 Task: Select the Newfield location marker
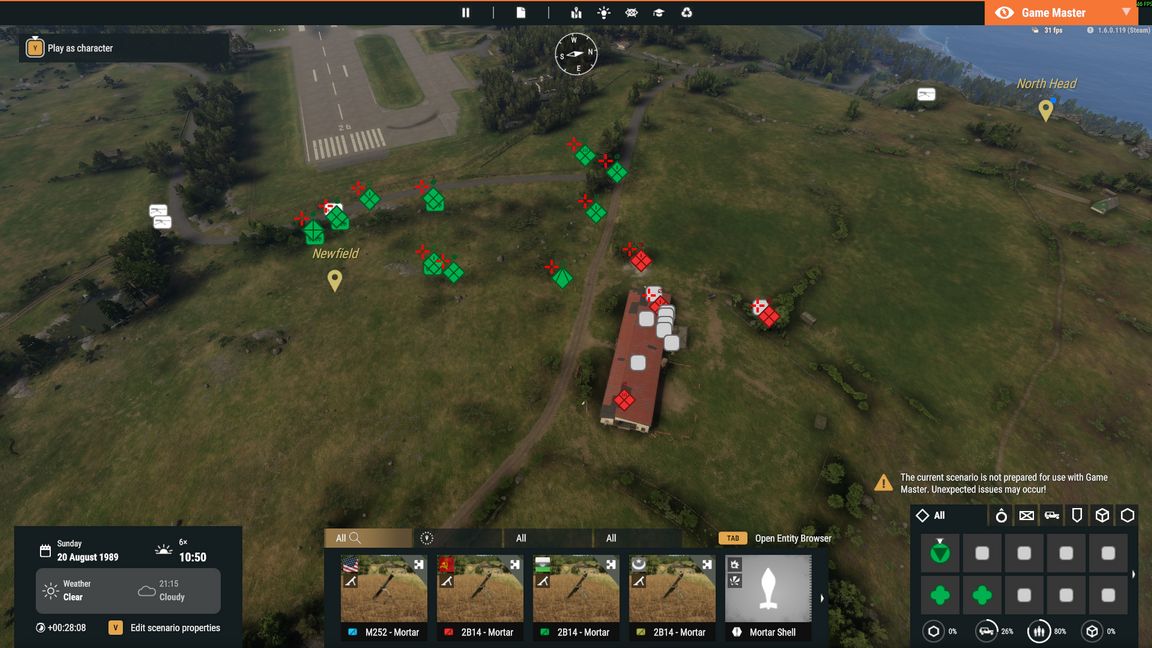pos(335,281)
